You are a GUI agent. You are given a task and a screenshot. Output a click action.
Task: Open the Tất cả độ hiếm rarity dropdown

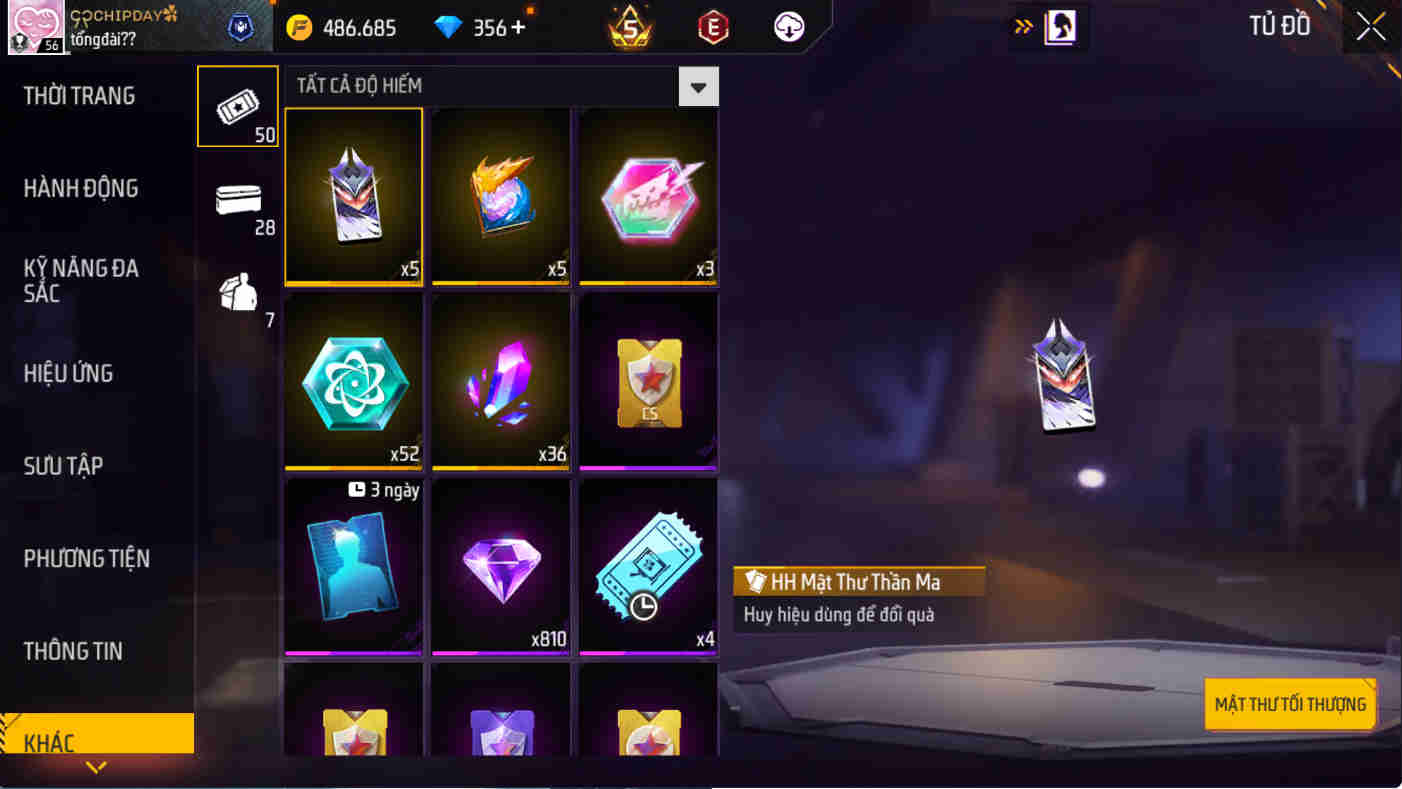tap(700, 86)
